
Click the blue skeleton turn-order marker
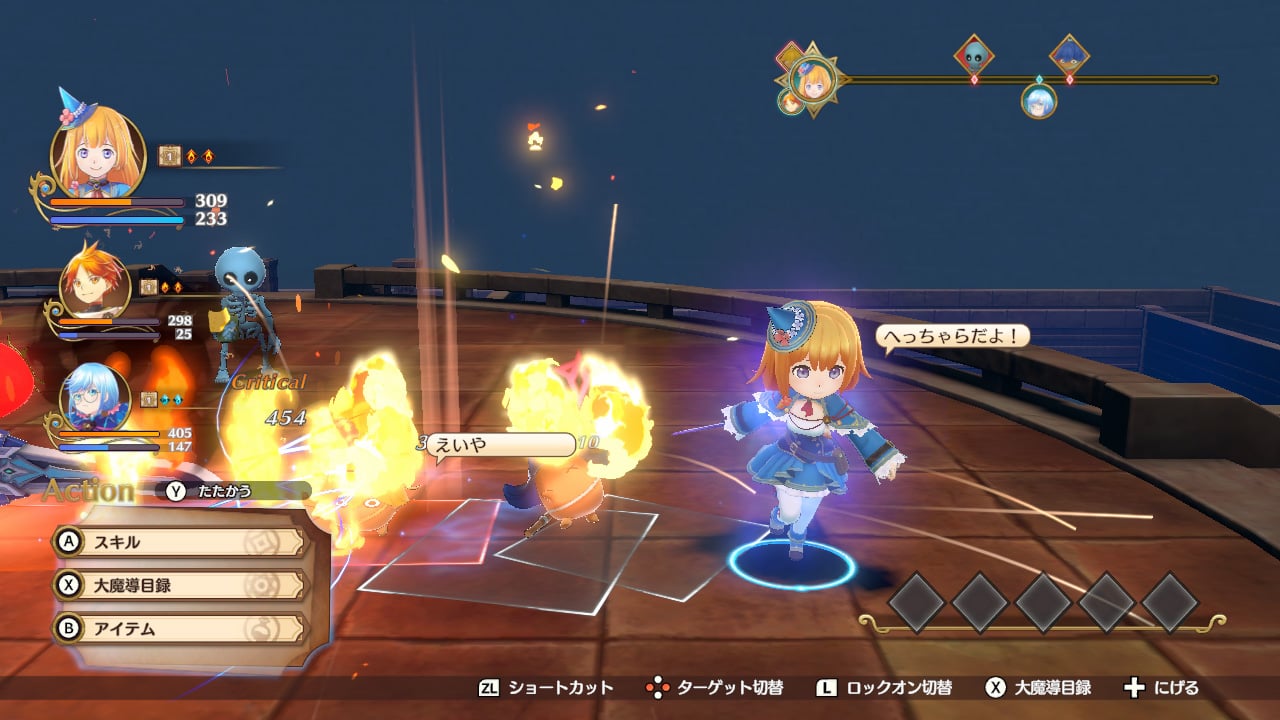(974, 56)
